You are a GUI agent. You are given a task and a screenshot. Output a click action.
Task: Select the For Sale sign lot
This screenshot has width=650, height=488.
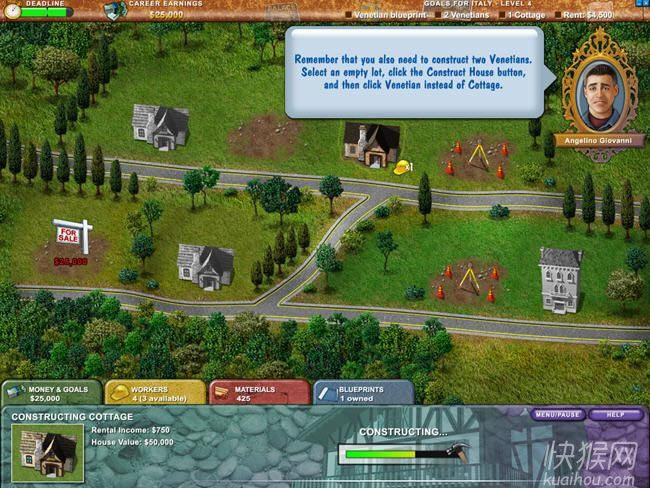pos(72,240)
